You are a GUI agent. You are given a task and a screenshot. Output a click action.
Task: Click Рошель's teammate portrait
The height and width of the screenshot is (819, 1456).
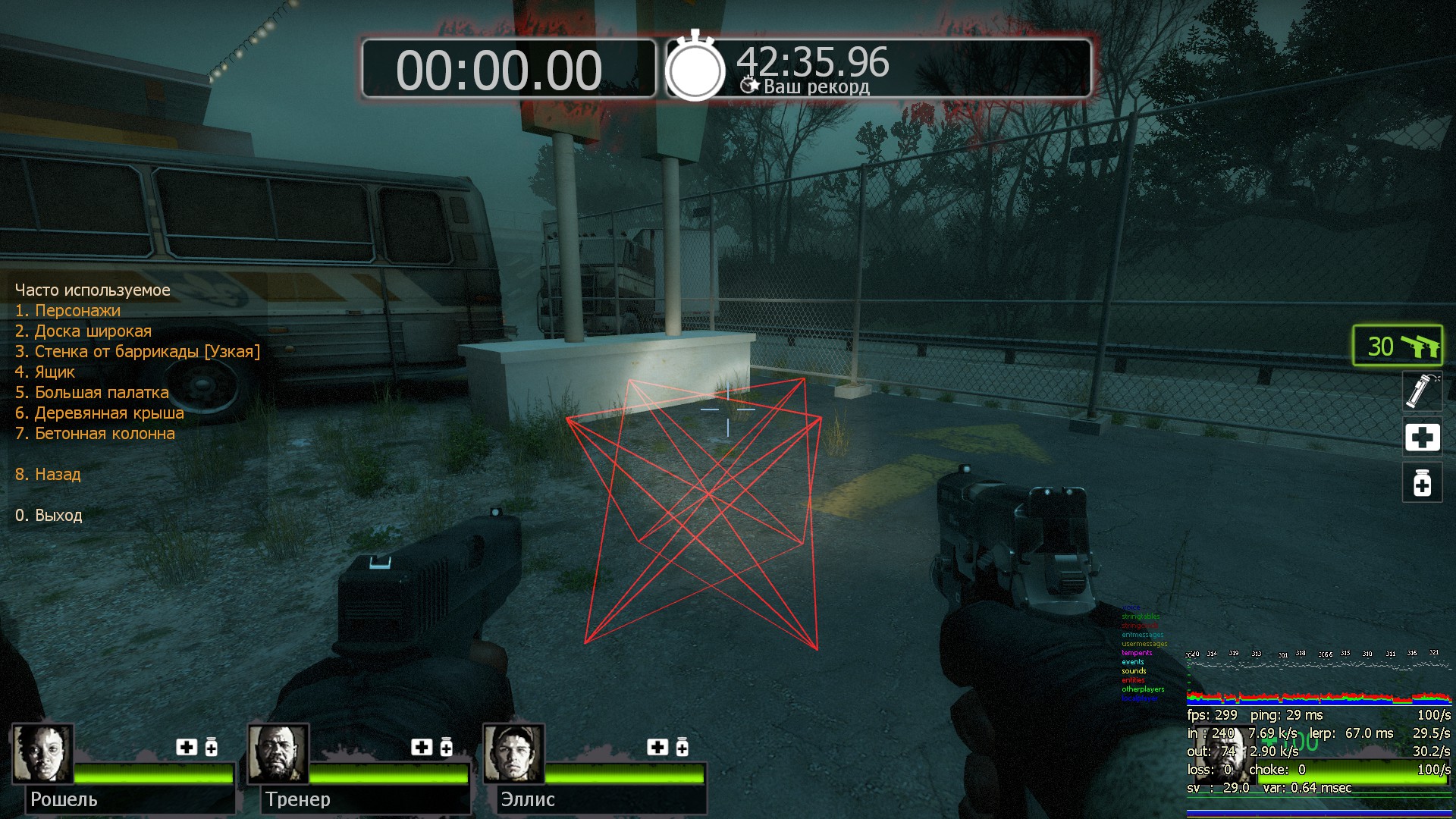pos(42,753)
